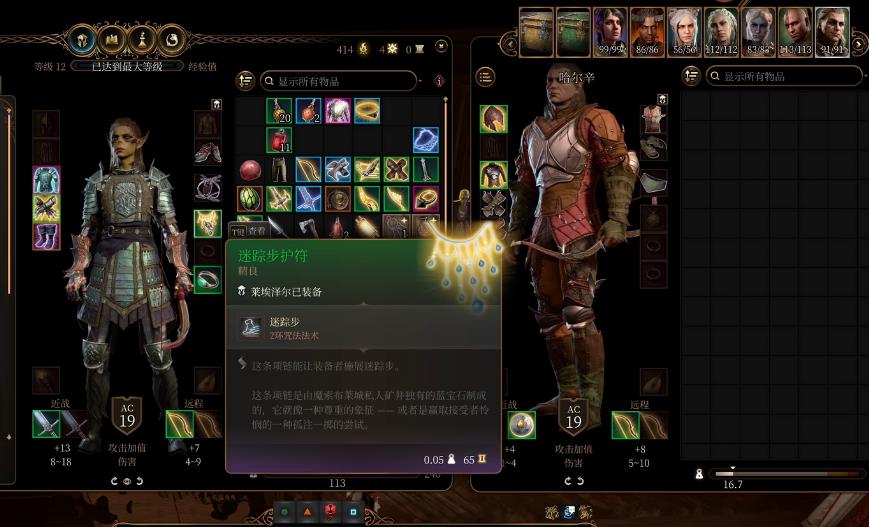
Task: Select the potion stack of 20
Action: [x=279, y=110]
